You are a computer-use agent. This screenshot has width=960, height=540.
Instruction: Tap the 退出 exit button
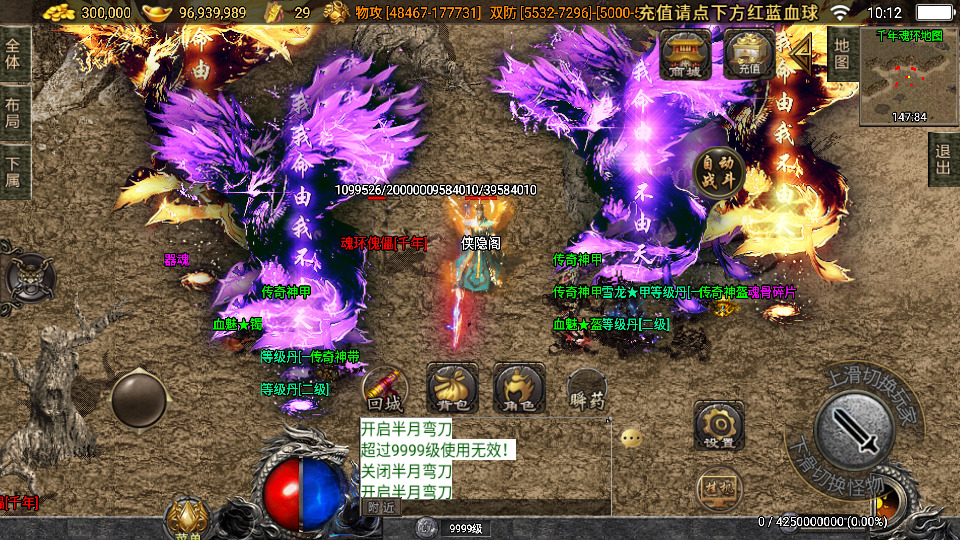point(943,159)
